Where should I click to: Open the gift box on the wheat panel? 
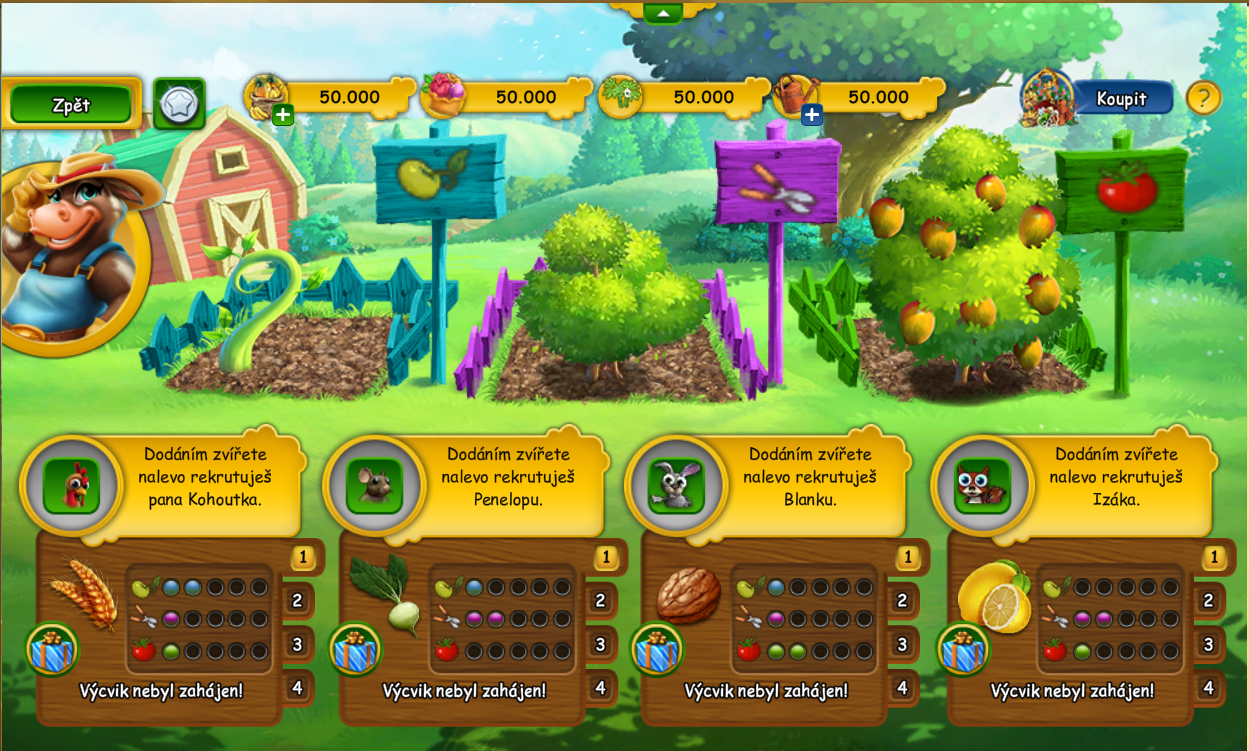[x=52, y=650]
